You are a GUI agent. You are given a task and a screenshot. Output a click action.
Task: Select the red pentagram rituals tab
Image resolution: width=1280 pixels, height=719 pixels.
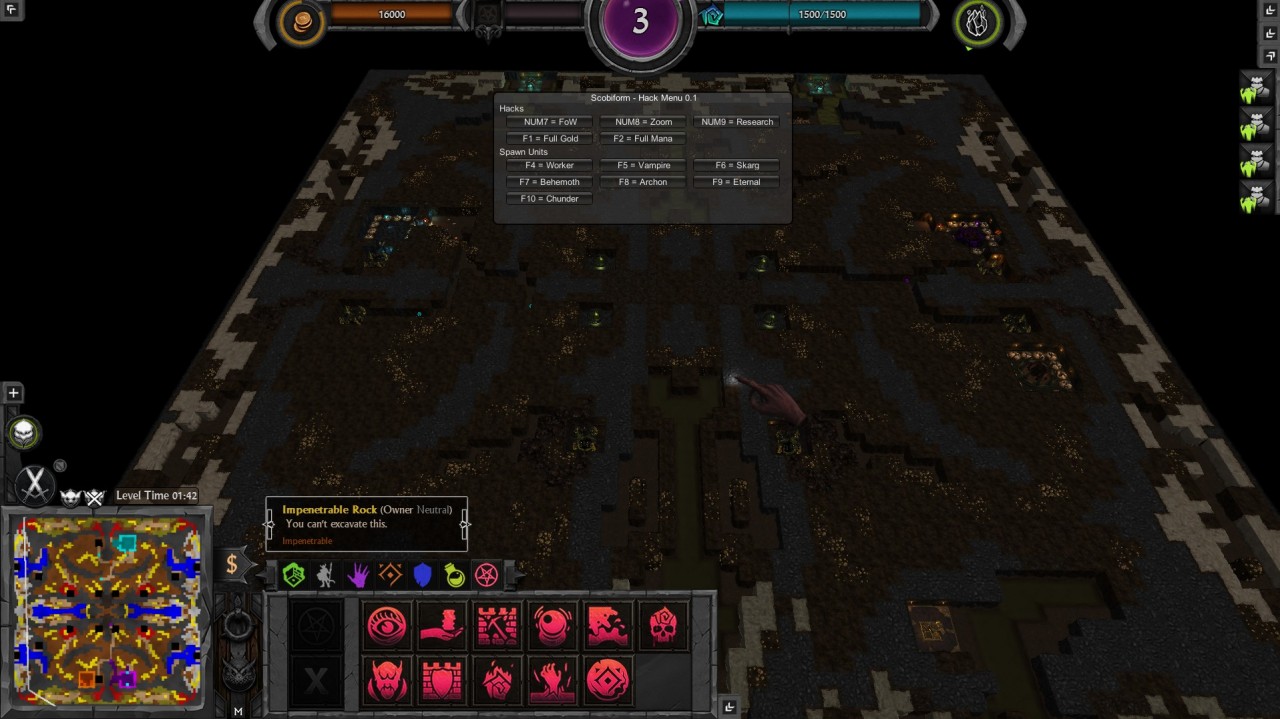coord(486,575)
